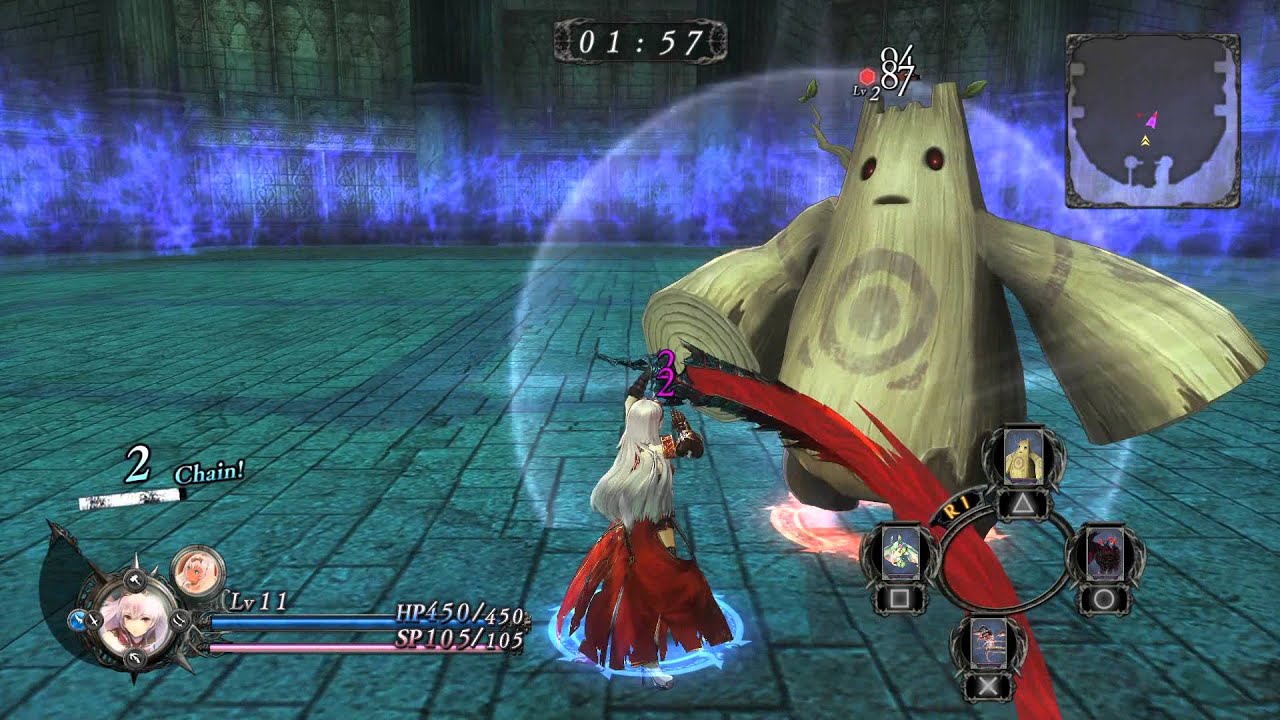Summon the dark winged demon servan card
The image size is (1280, 720).
1104,552
